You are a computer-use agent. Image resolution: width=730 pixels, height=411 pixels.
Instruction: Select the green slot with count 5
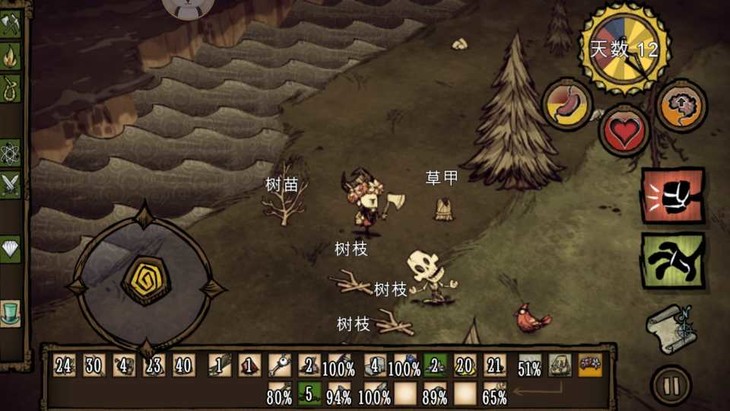(309, 394)
